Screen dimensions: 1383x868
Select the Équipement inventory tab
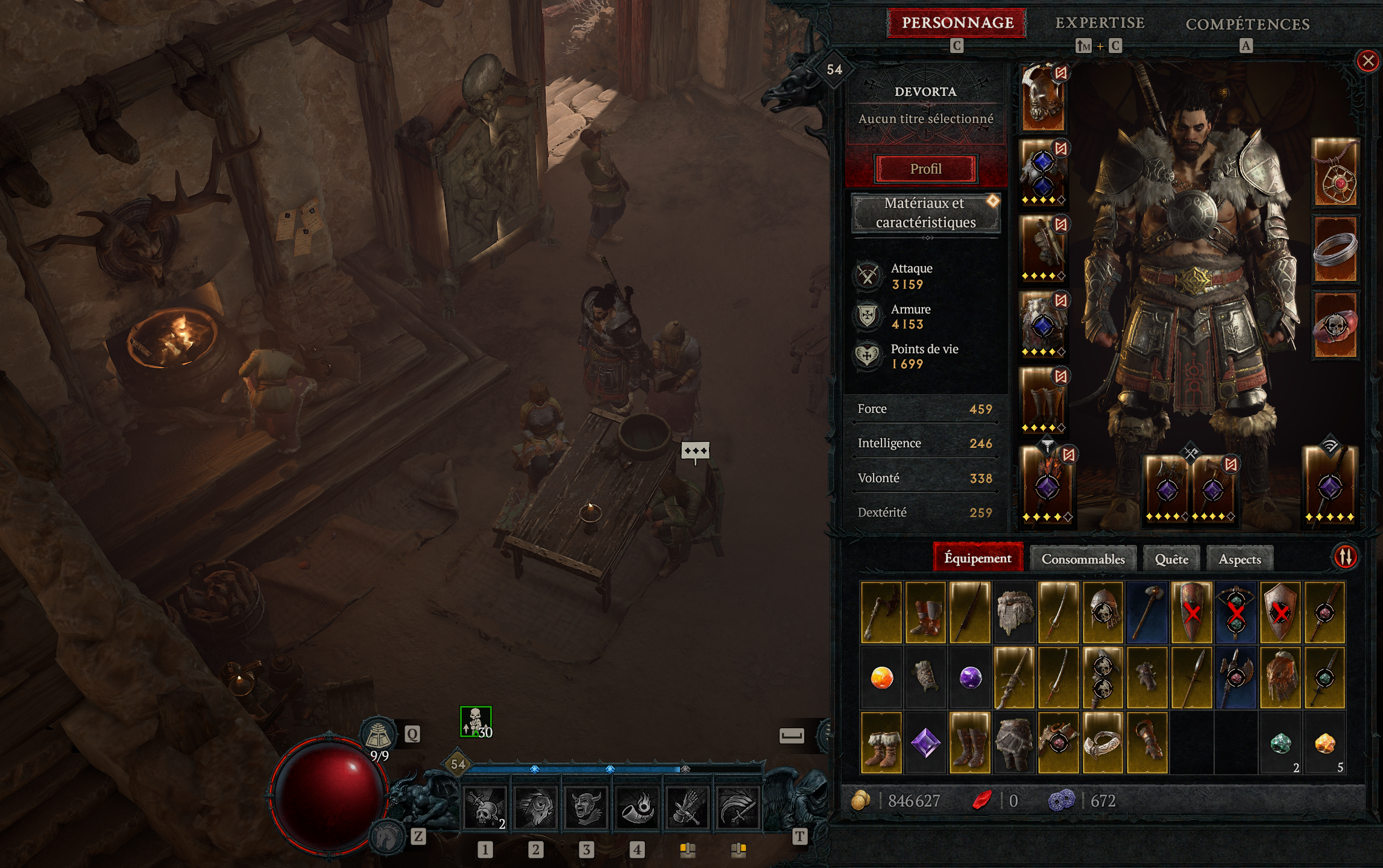977,558
